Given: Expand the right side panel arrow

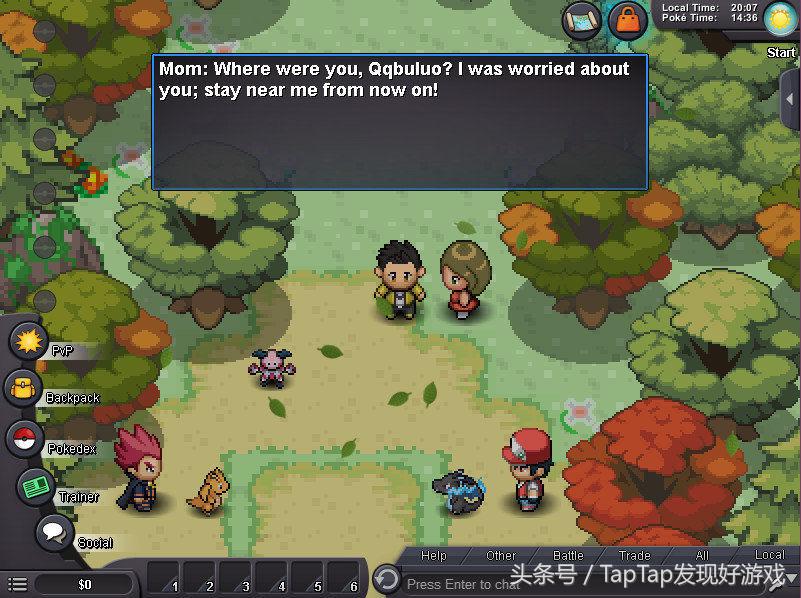Looking at the screenshot, I should click(x=791, y=100).
